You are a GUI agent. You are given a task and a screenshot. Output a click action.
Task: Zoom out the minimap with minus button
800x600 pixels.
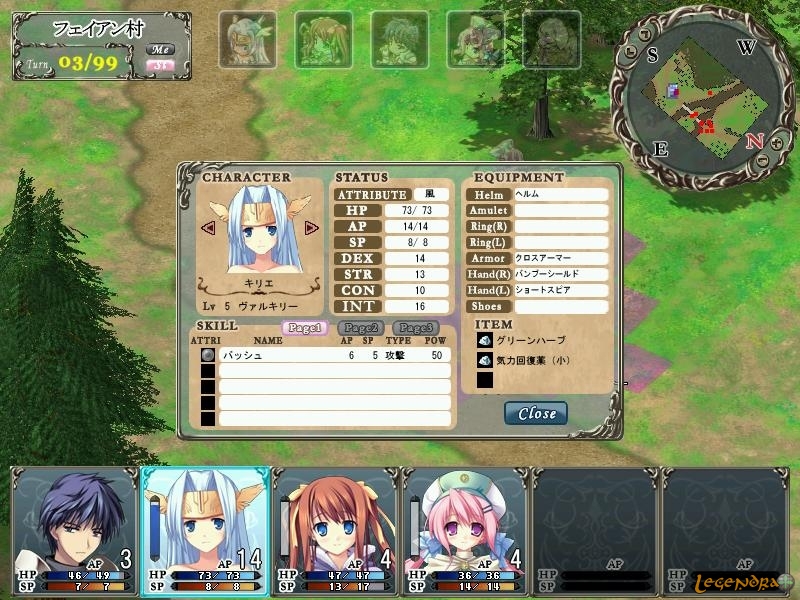coord(763,160)
